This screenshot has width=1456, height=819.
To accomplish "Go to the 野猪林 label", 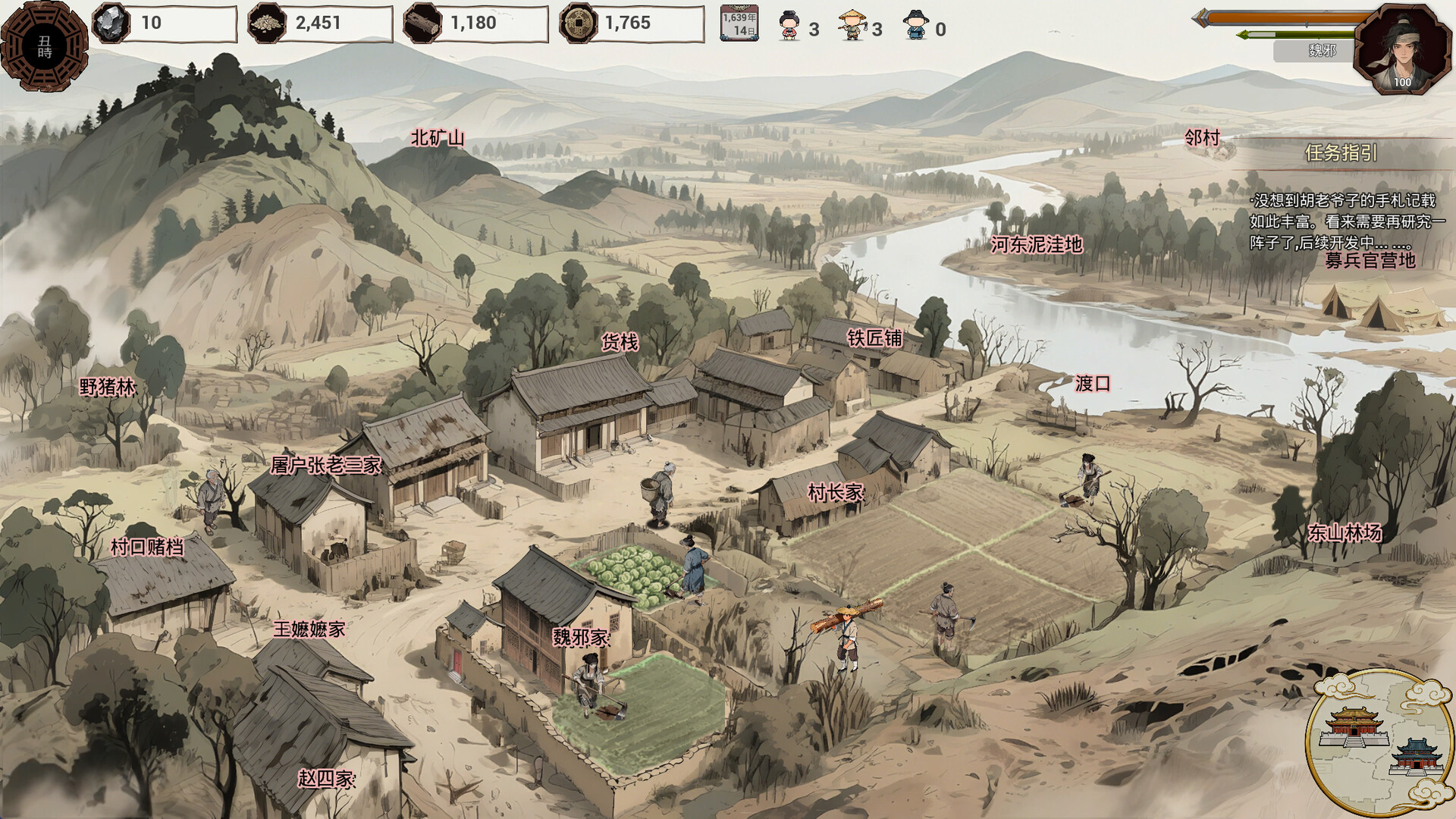I will click(107, 388).
